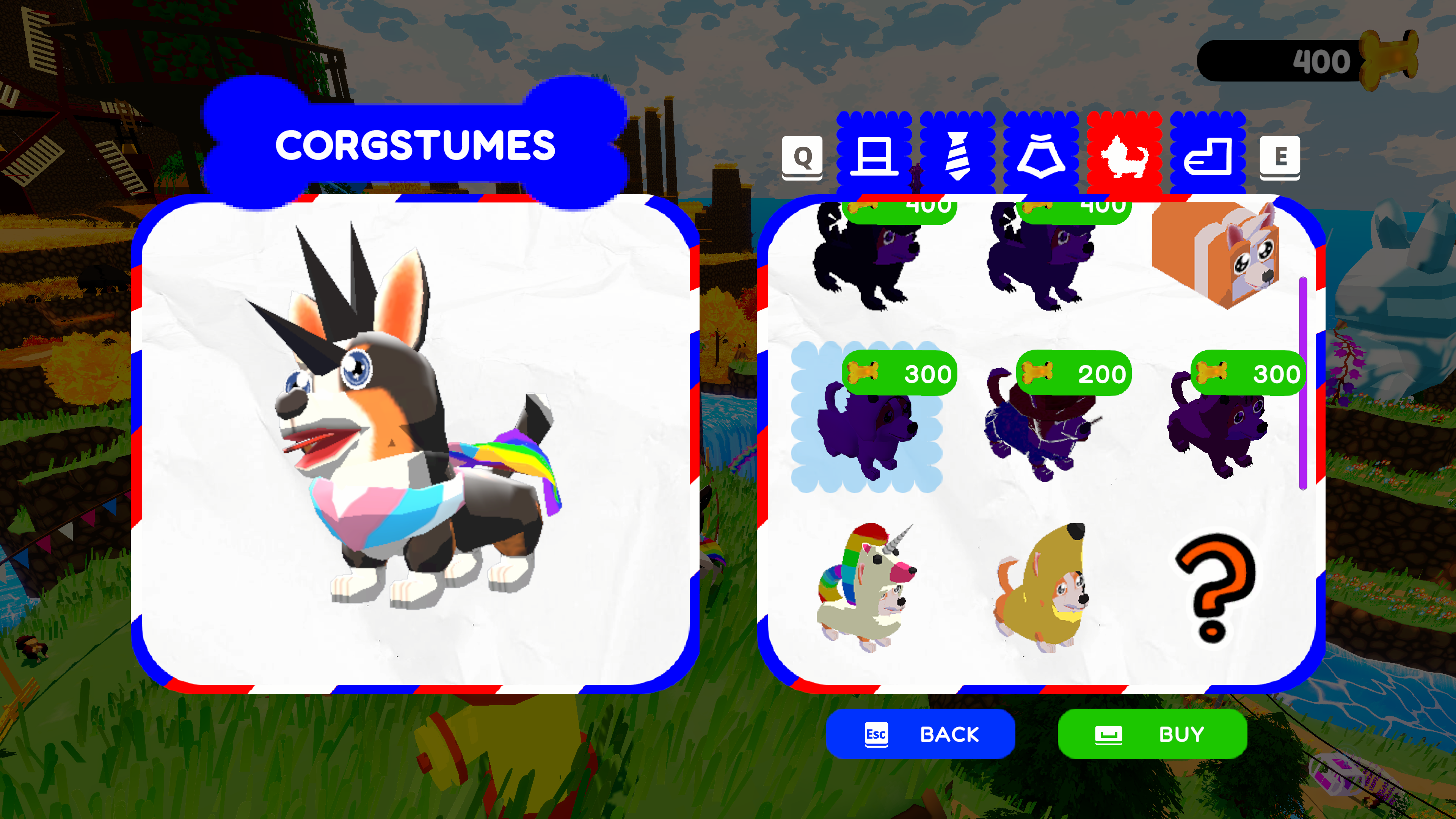Screen dimensions: 1456x819
Task: Select the unicorn rainbow corgi costume
Action: [x=866, y=588]
